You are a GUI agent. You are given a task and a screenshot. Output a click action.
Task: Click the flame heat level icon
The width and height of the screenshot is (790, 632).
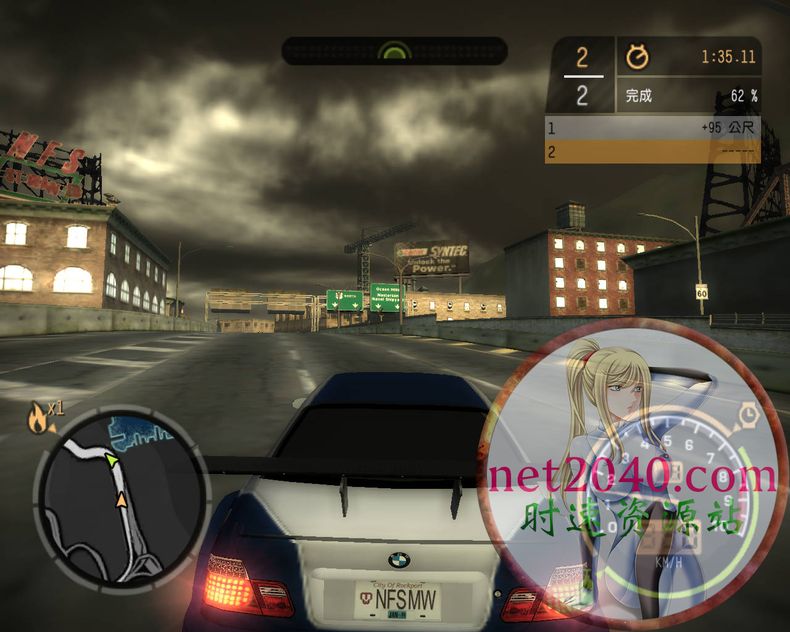pyautogui.click(x=38, y=418)
